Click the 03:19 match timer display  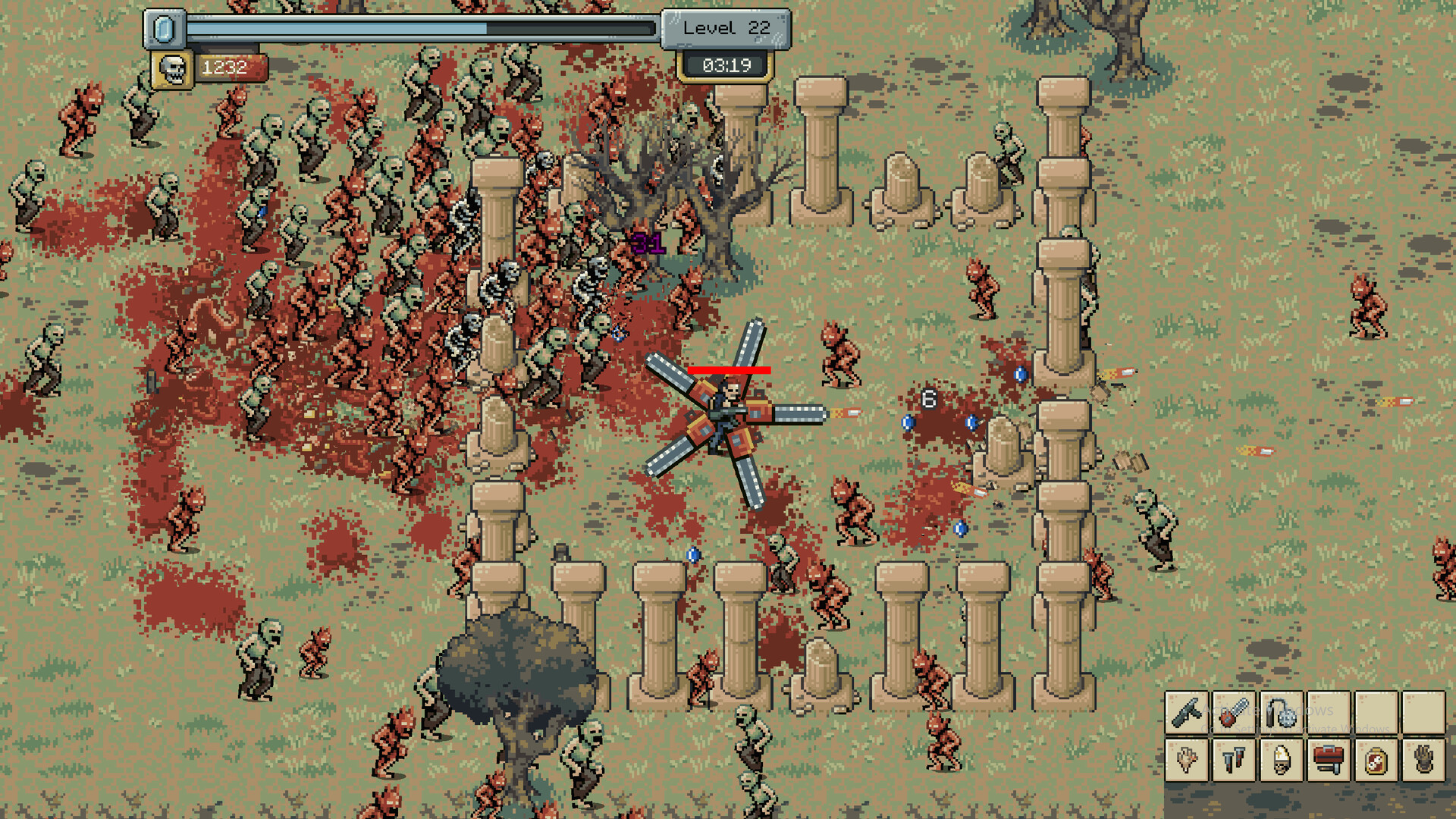(x=726, y=66)
